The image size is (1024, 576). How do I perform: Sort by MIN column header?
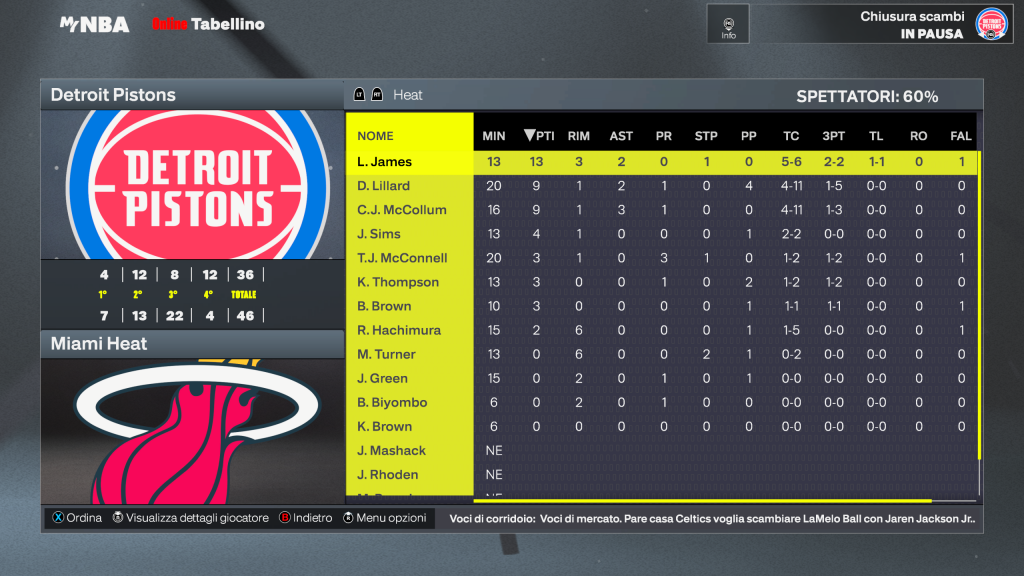tap(494, 136)
